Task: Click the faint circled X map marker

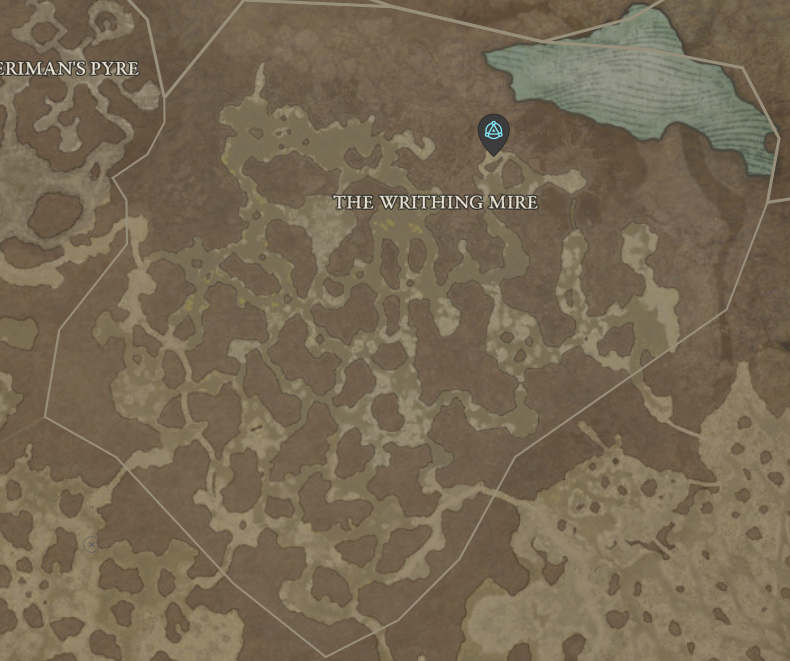Action: tap(92, 544)
